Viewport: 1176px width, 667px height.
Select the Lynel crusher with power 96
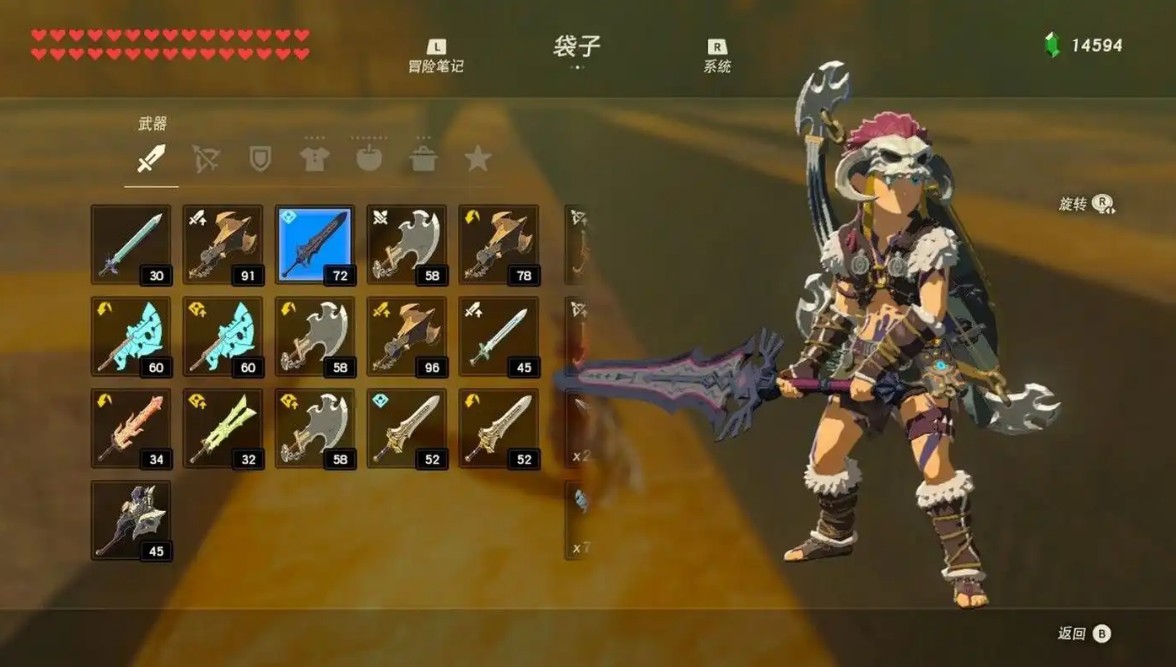click(407, 337)
